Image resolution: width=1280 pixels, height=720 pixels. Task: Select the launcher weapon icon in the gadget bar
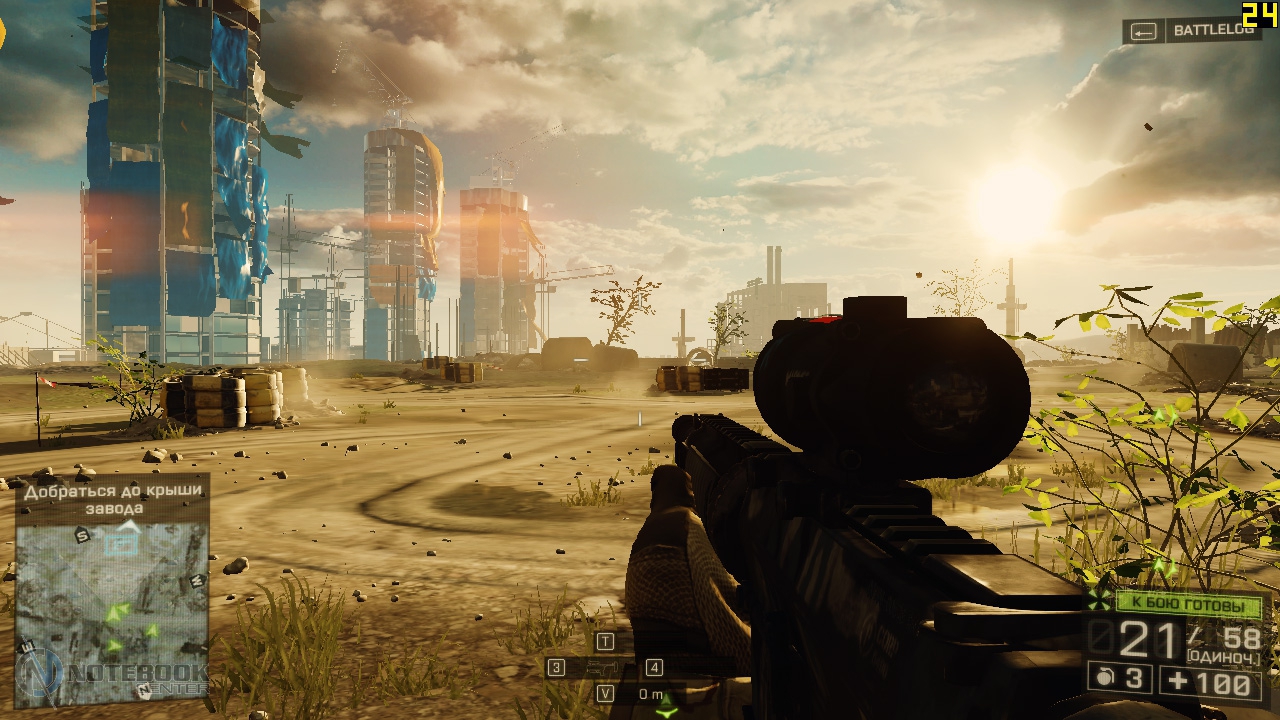pyautogui.click(x=605, y=667)
